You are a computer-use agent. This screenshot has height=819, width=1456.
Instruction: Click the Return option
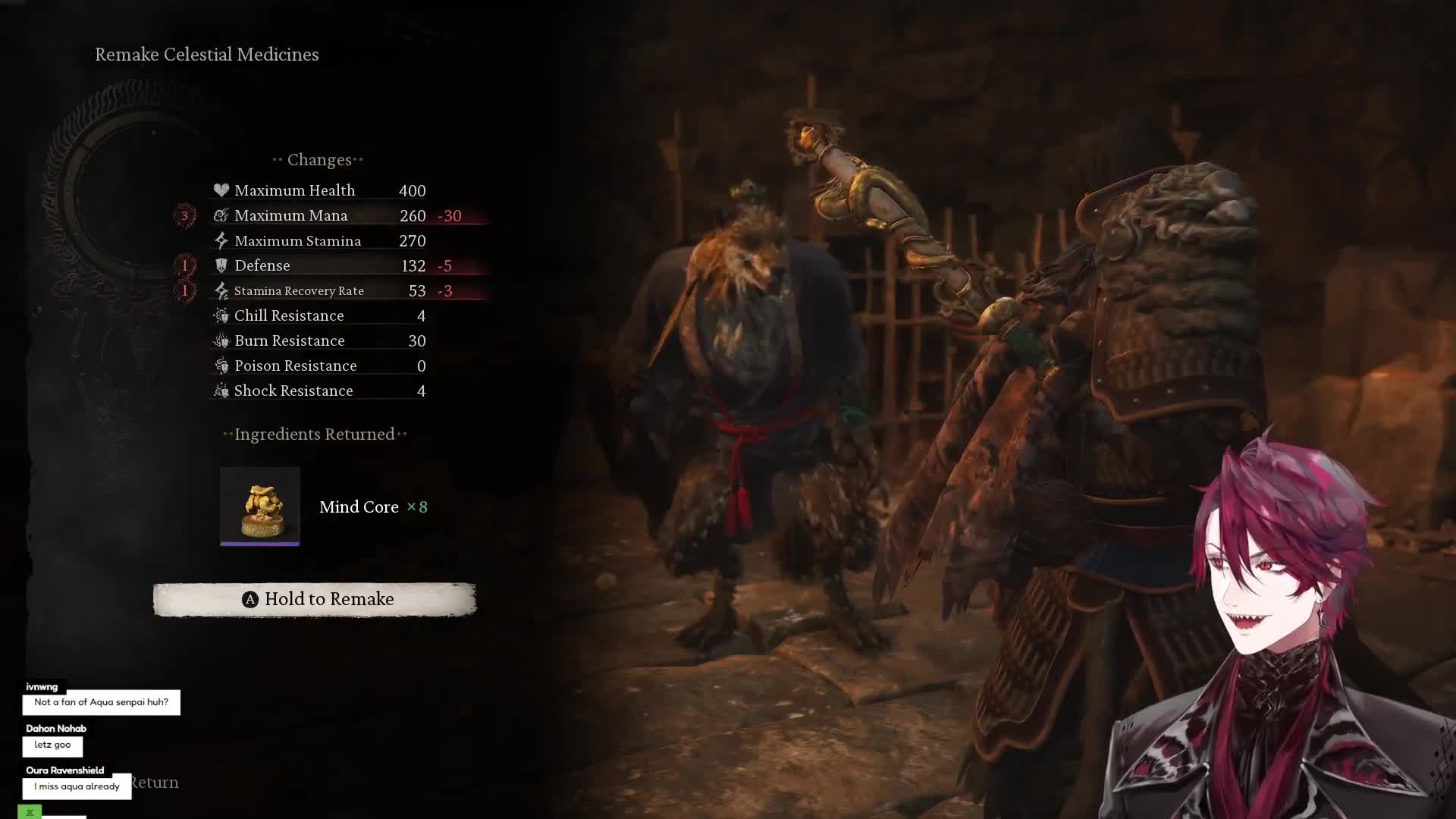click(155, 783)
